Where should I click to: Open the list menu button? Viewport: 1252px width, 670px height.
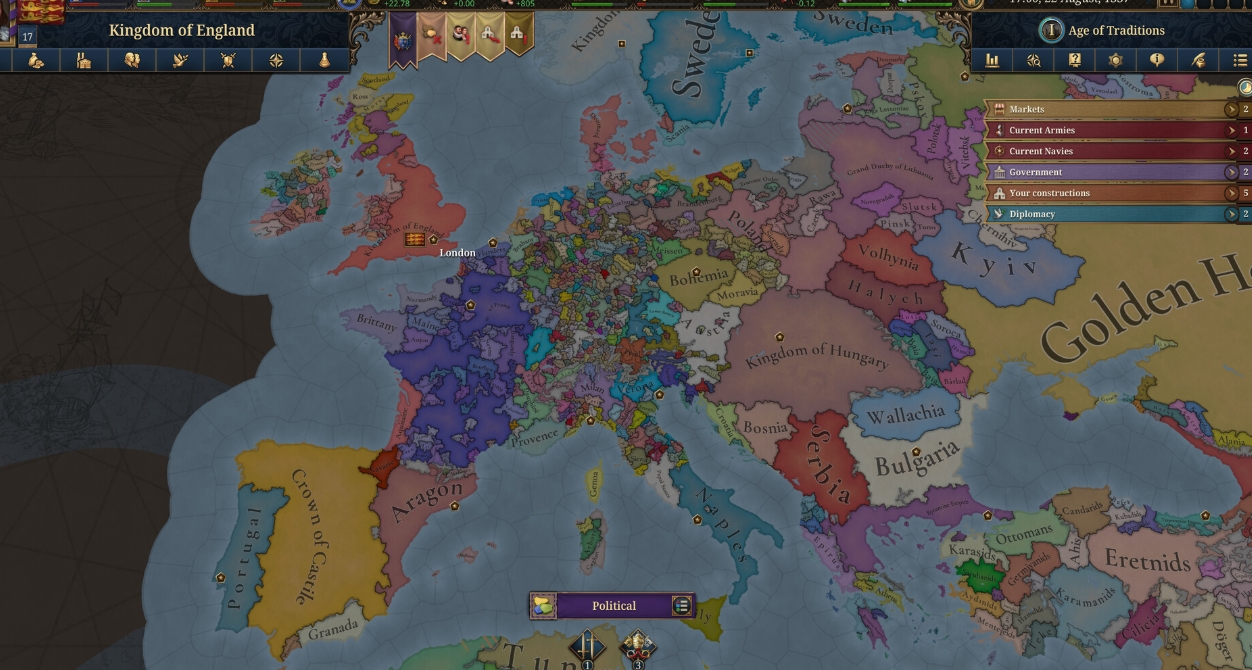(1240, 61)
